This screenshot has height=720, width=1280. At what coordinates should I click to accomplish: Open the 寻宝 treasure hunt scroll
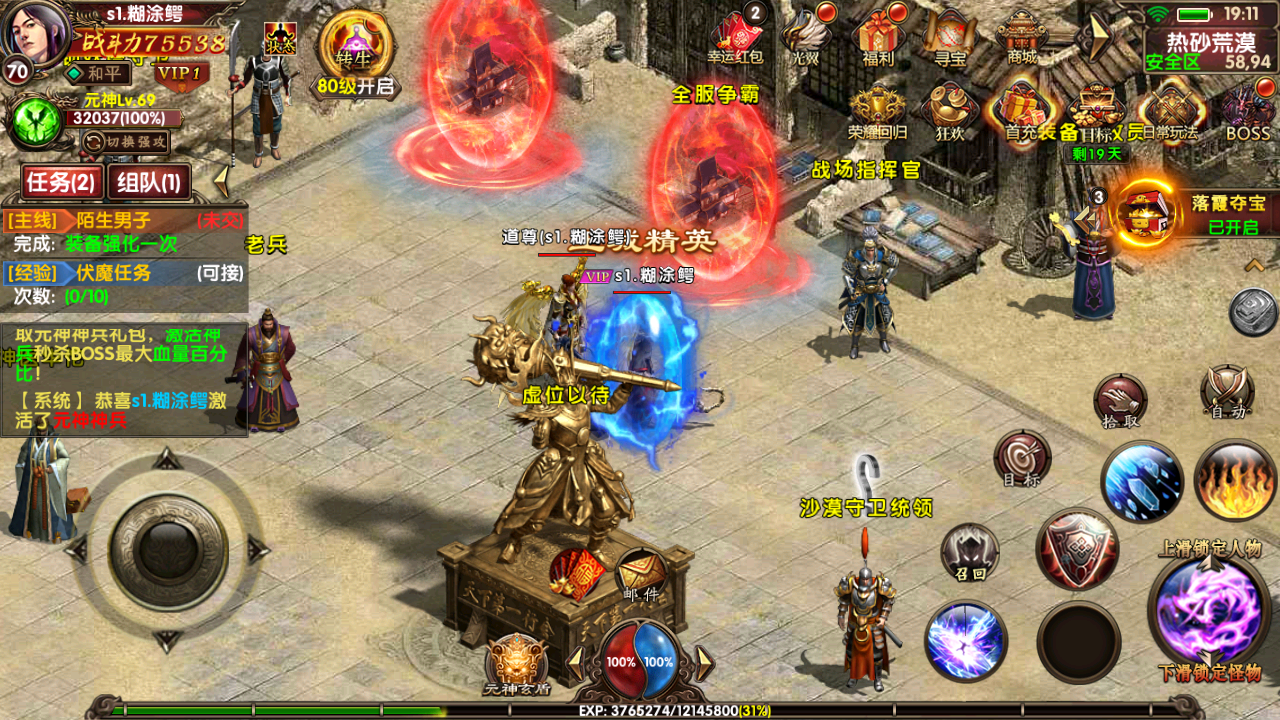click(949, 36)
